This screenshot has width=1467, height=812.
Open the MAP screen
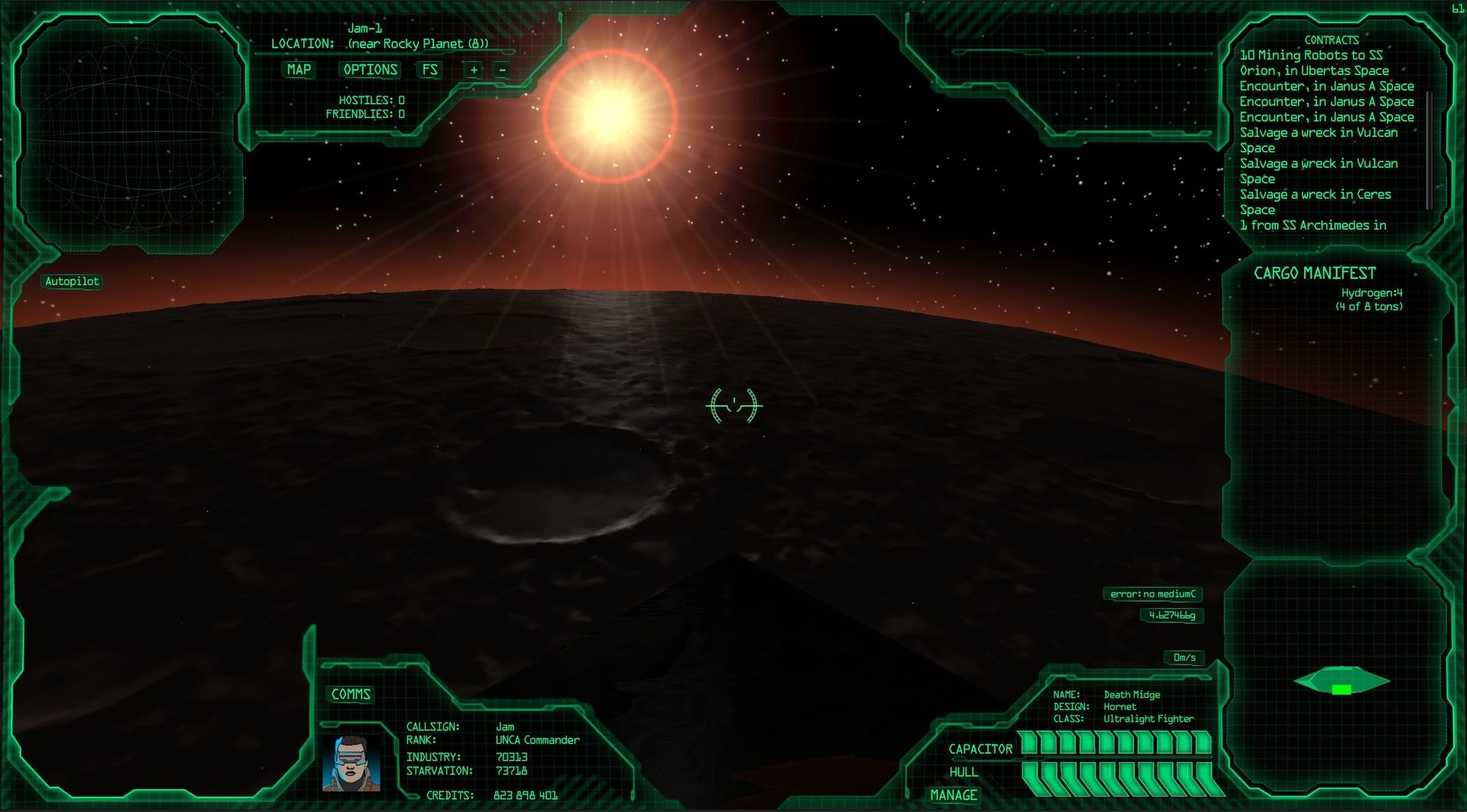pyautogui.click(x=299, y=70)
